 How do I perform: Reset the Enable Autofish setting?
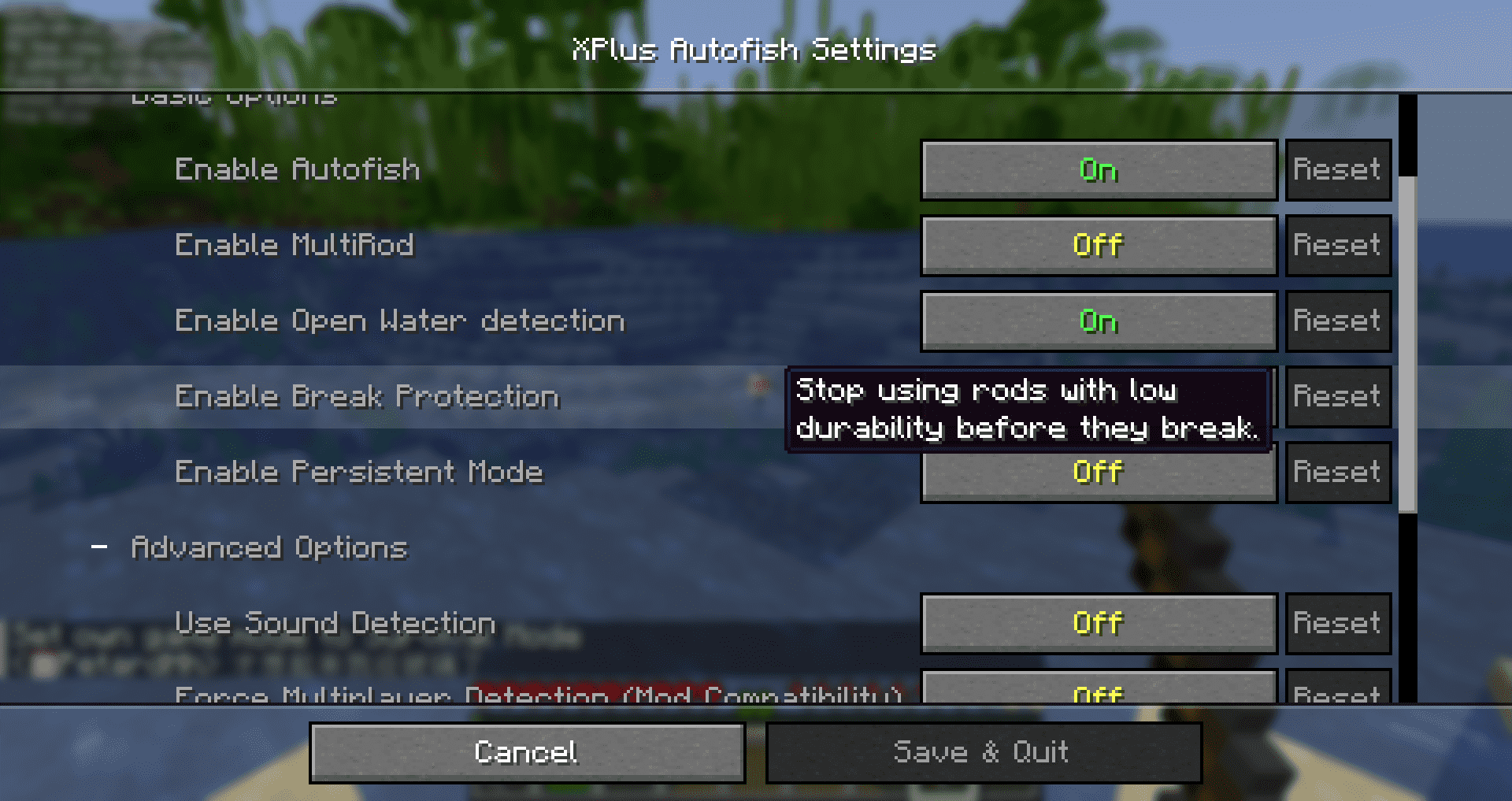[x=1337, y=169]
